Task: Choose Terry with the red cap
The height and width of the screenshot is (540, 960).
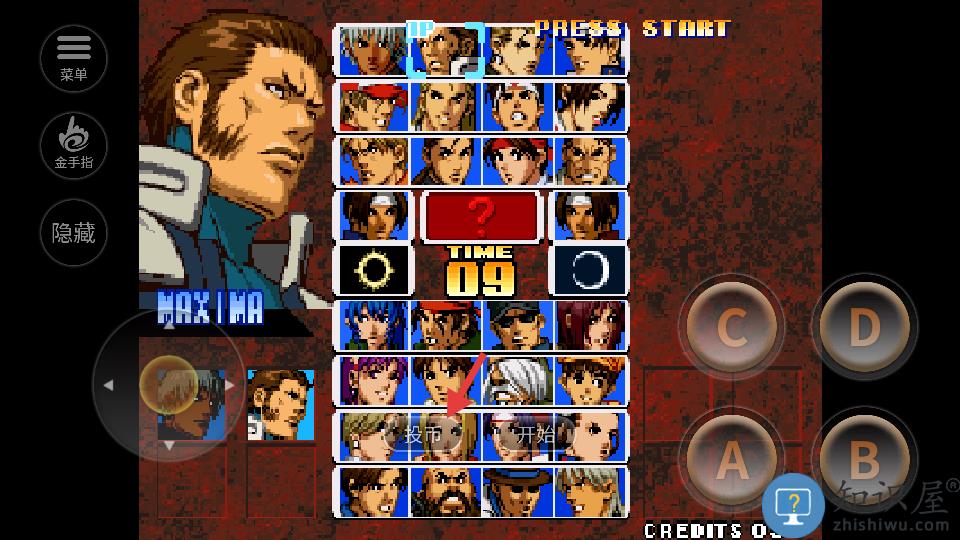Action: pyautogui.click(x=374, y=107)
